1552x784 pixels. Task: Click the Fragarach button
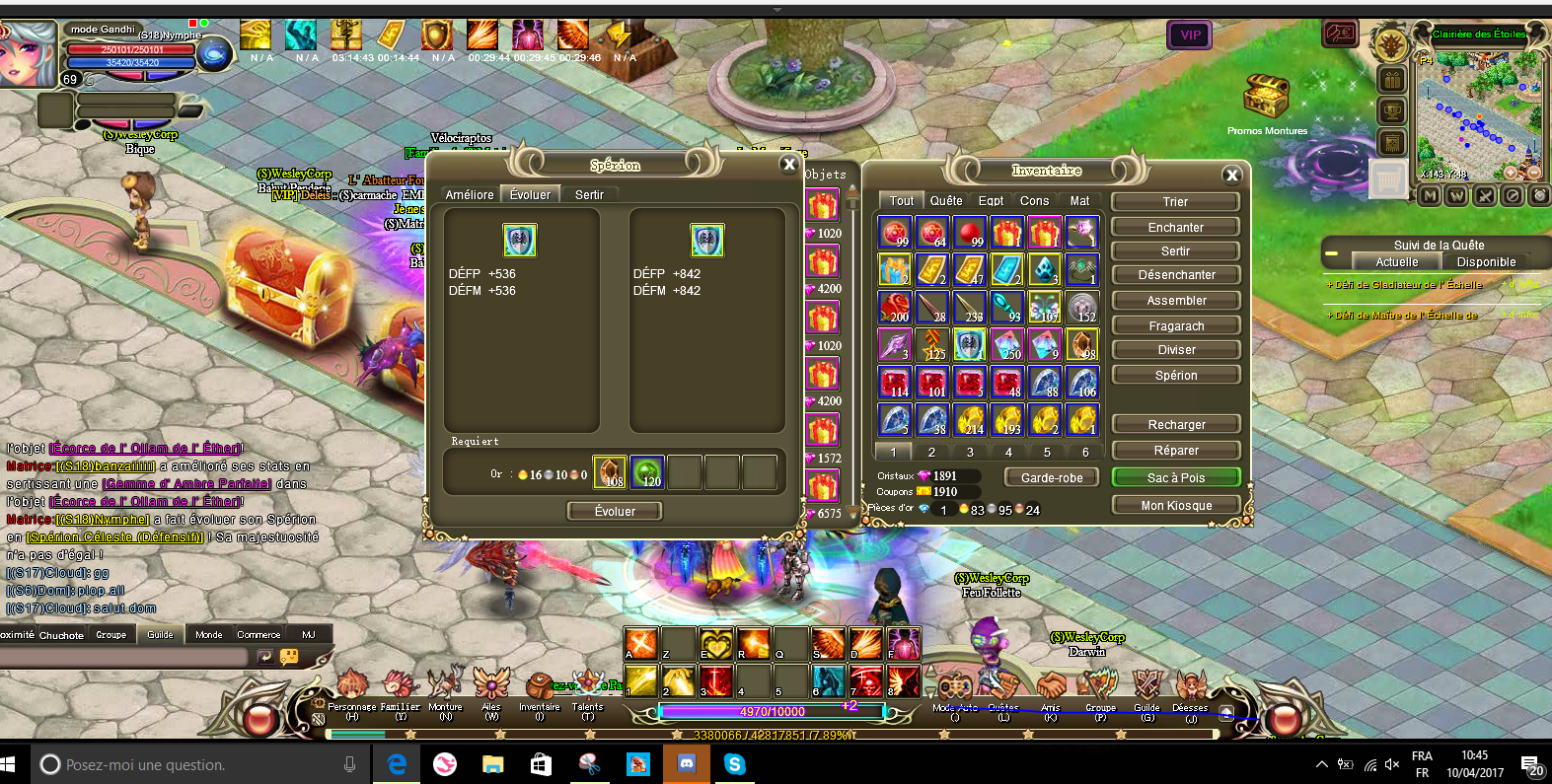click(1175, 326)
